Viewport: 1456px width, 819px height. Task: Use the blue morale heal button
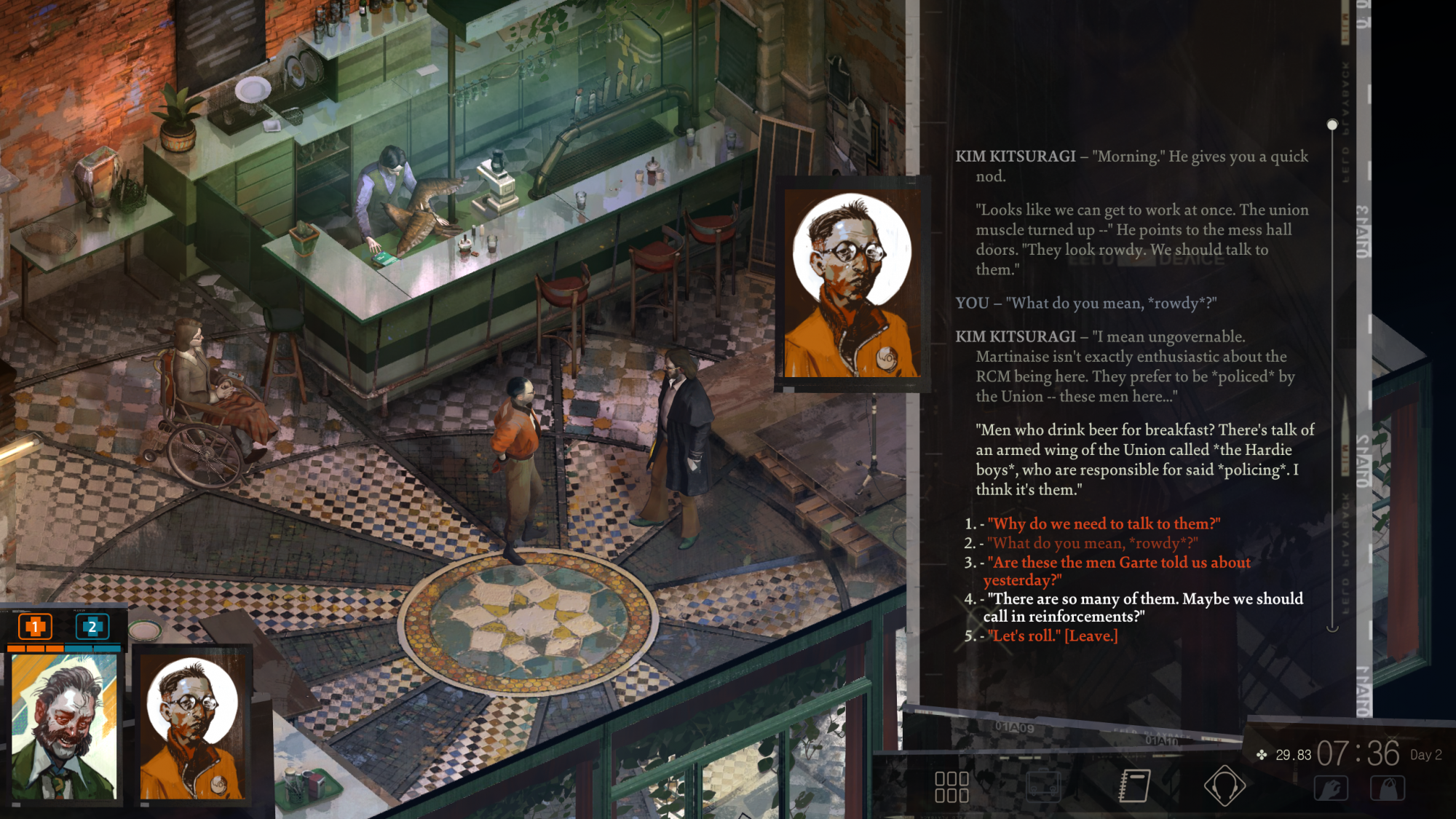(92, 626)
